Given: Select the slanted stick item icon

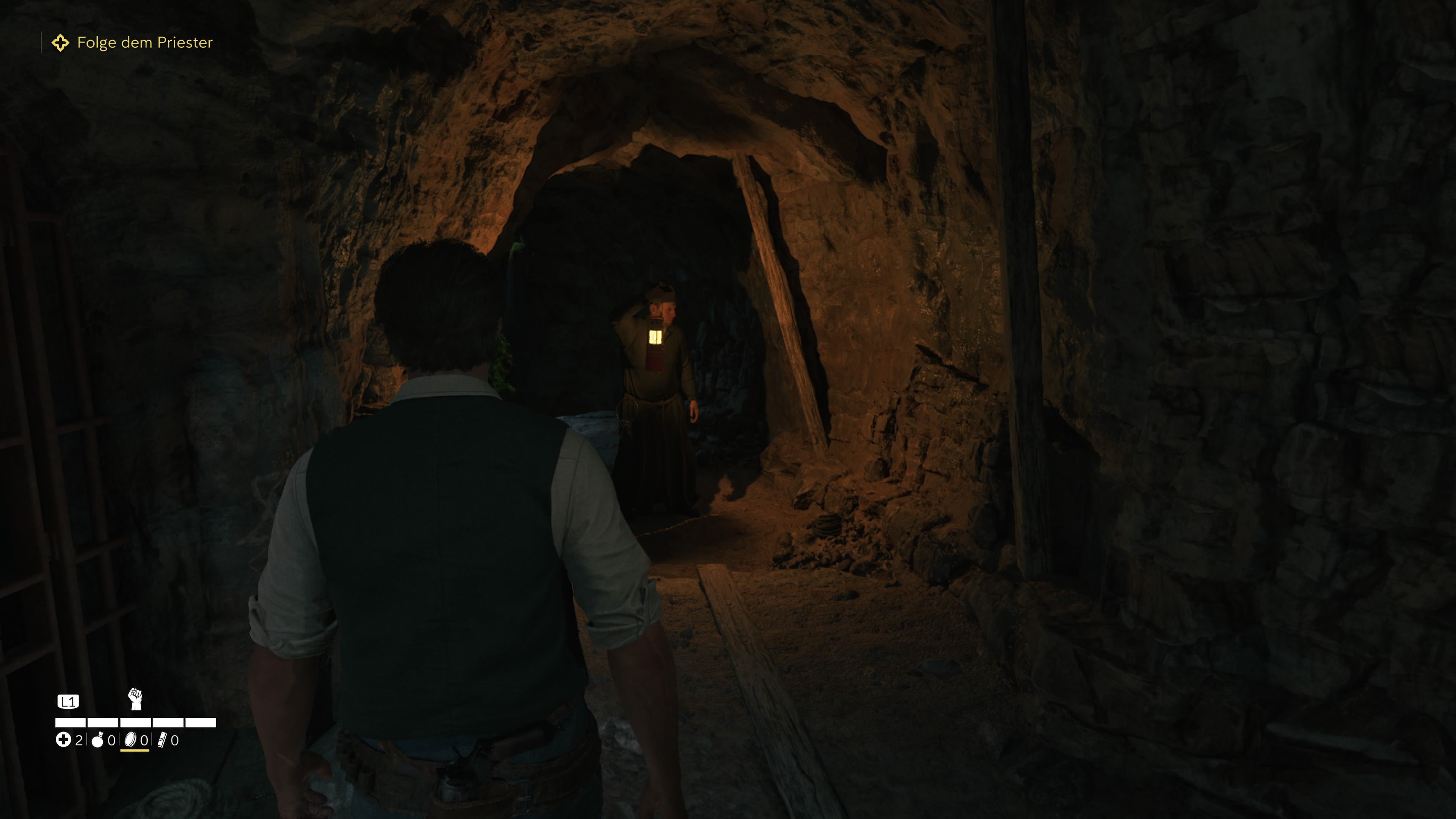Looking at the screenshot, I should (x=162, y=740).
